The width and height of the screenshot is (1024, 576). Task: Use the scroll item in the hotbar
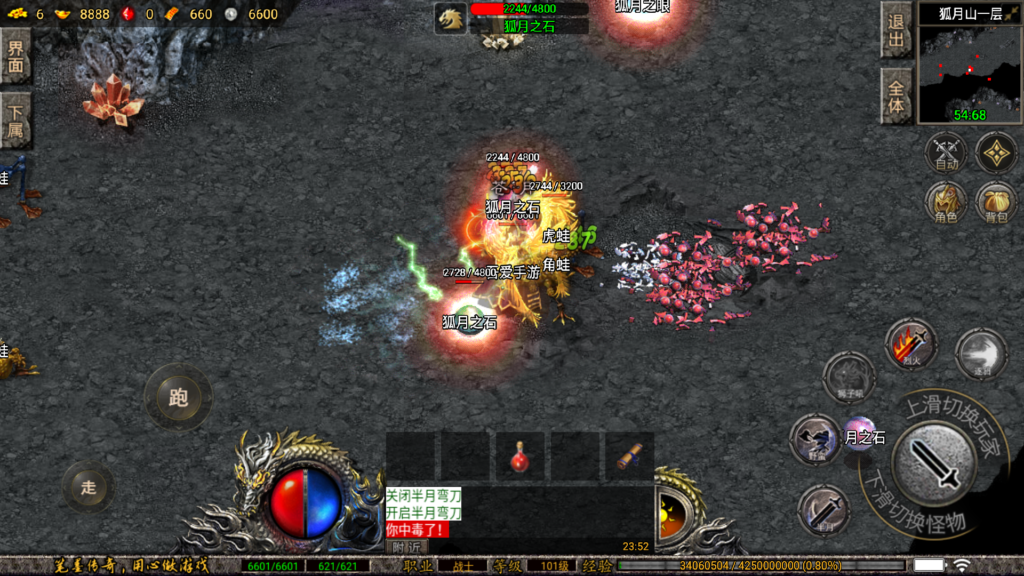629,457
